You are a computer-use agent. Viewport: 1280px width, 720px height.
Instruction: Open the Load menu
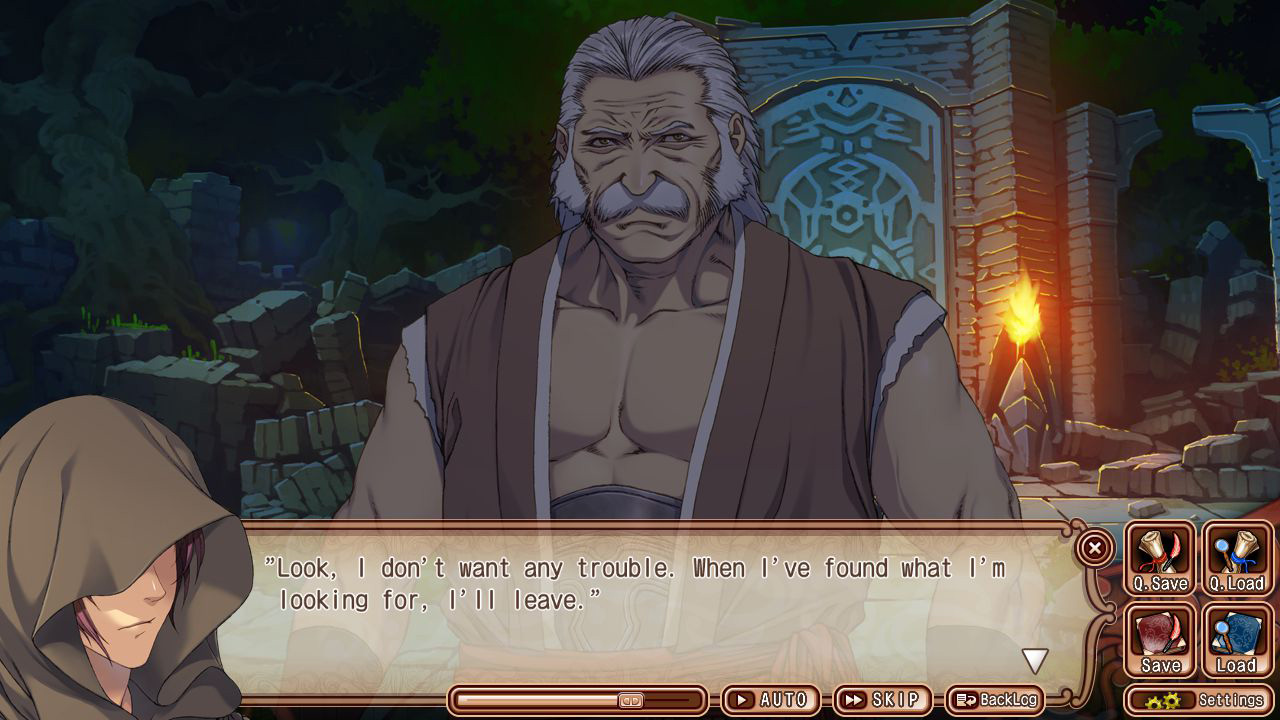1237,641
